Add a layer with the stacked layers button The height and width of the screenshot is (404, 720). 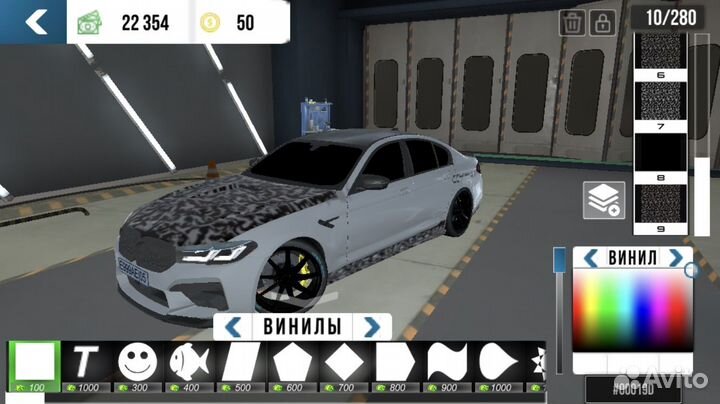[606, 200]
